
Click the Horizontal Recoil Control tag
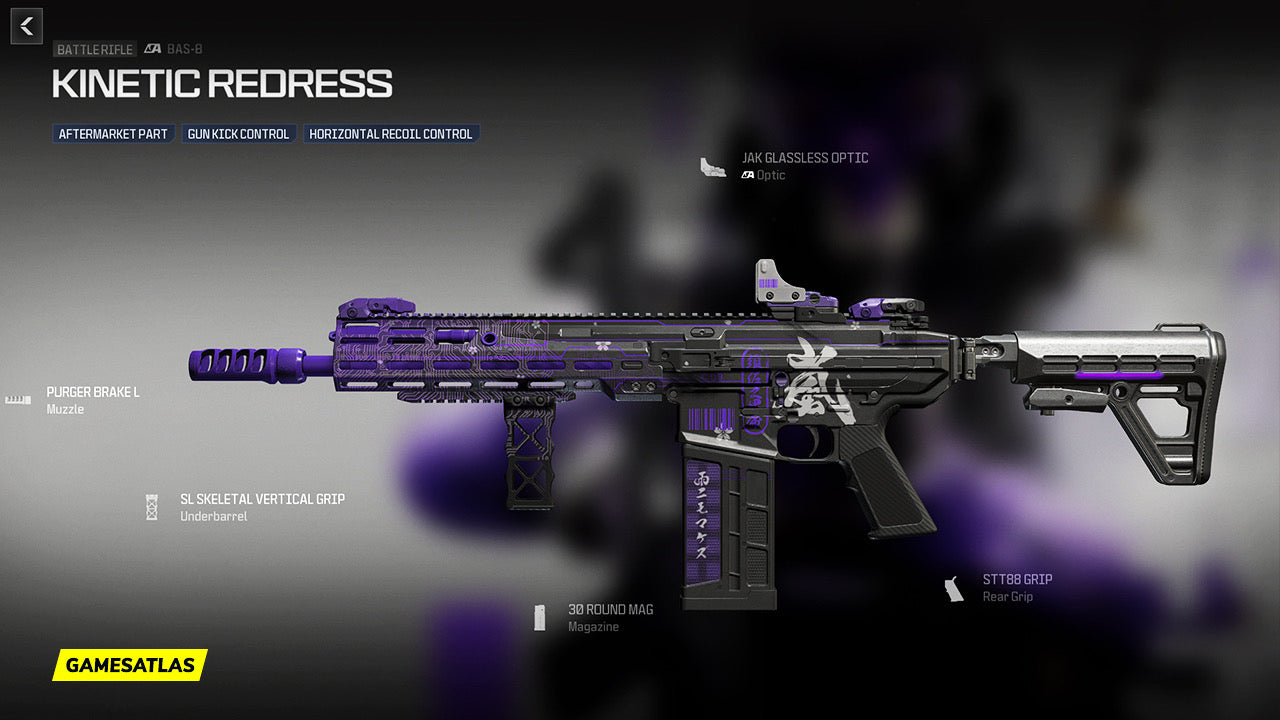391,134
